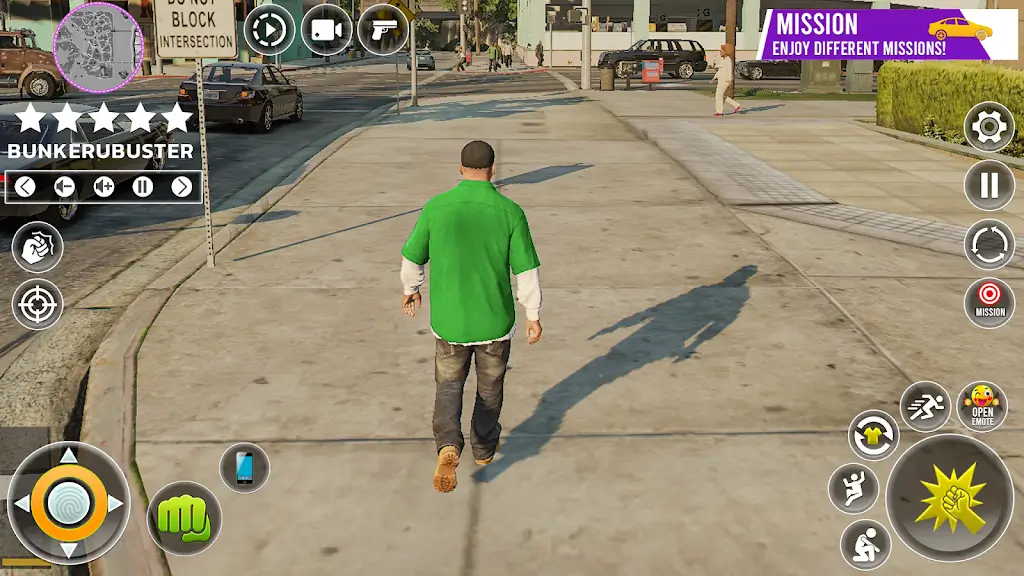The image size is (1024, 576).
Task: Toggle the sprint running button
Action: 925,406
